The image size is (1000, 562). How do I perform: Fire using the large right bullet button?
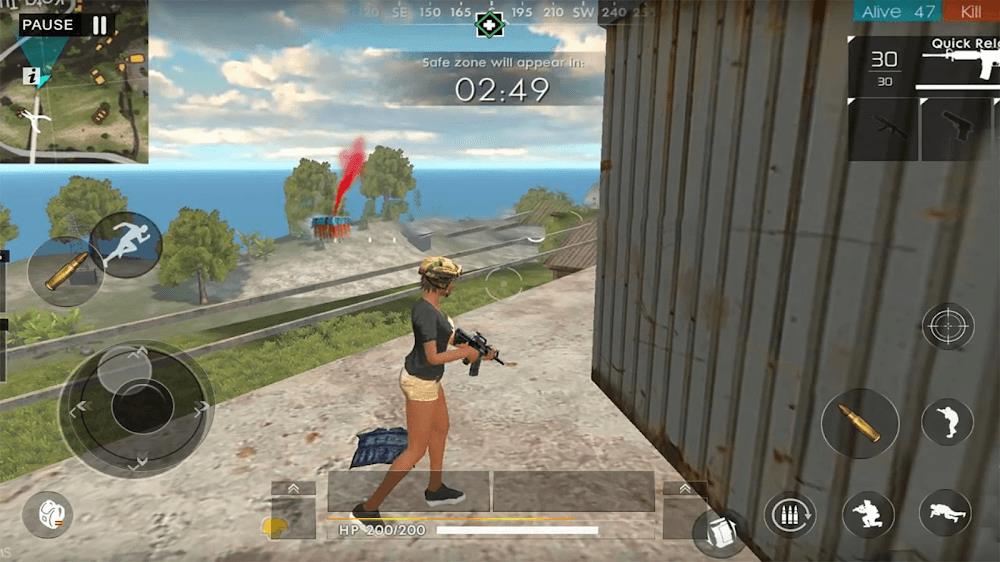[859, 423]
